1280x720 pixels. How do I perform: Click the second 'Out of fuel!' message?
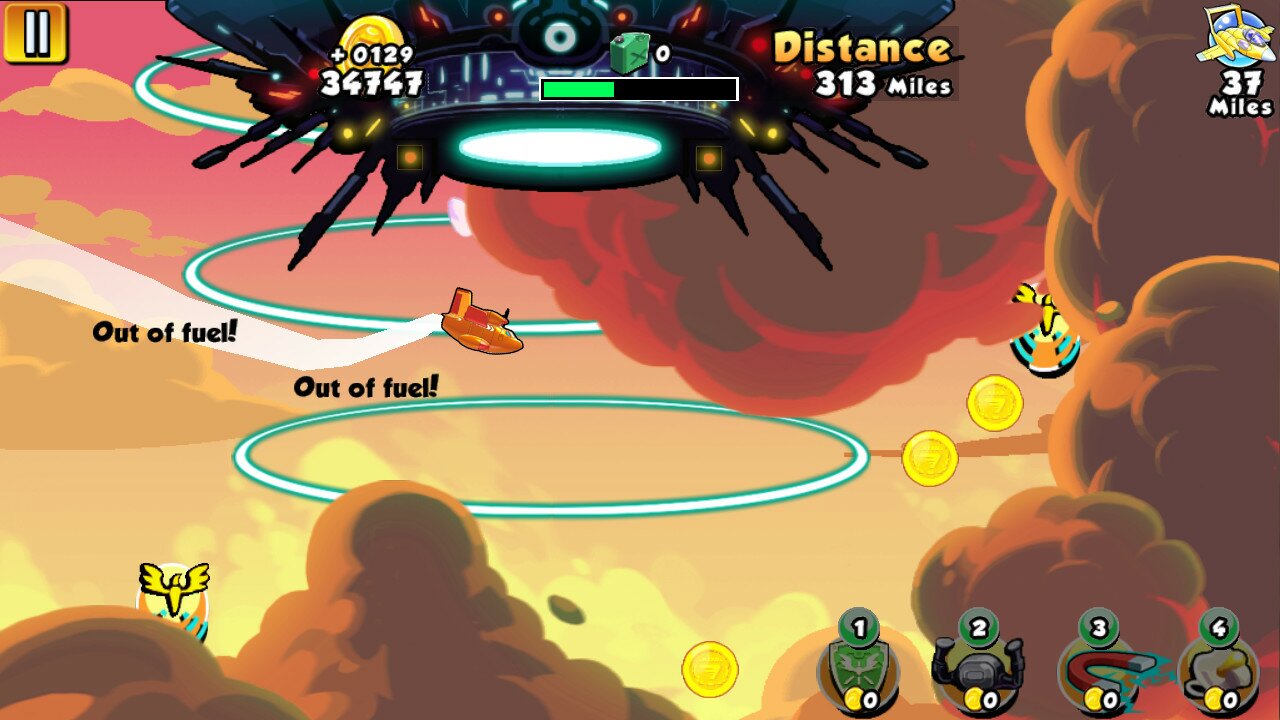click(365, 385)
